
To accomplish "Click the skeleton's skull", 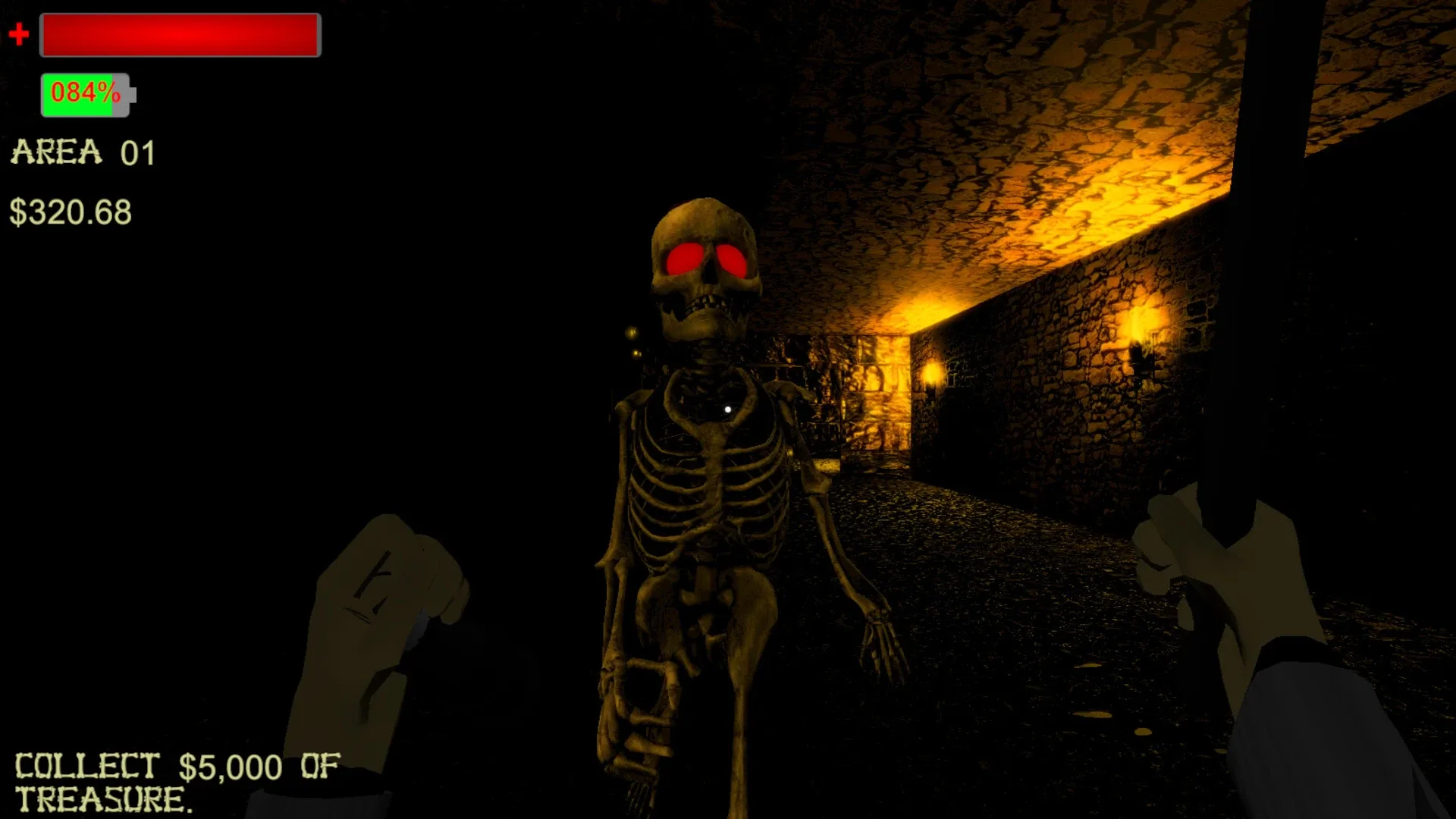I will (704, 250).
